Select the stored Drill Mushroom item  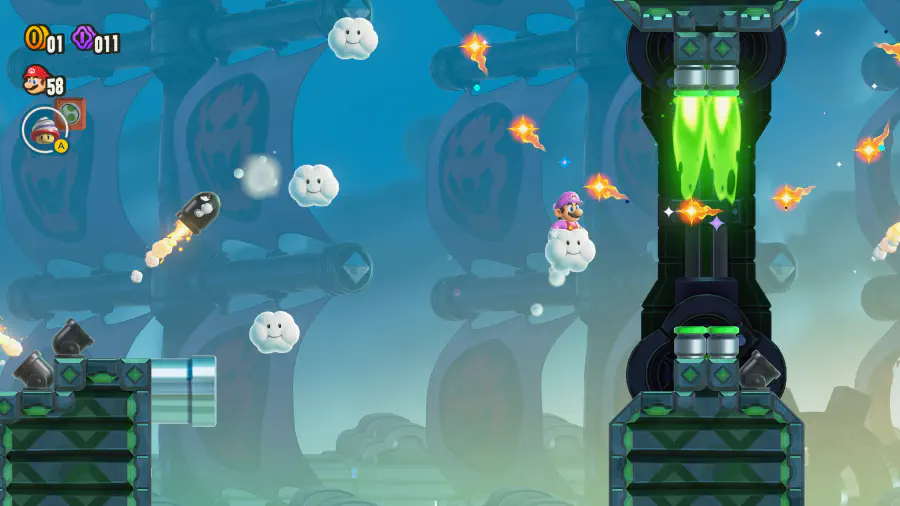click(44, 127)
